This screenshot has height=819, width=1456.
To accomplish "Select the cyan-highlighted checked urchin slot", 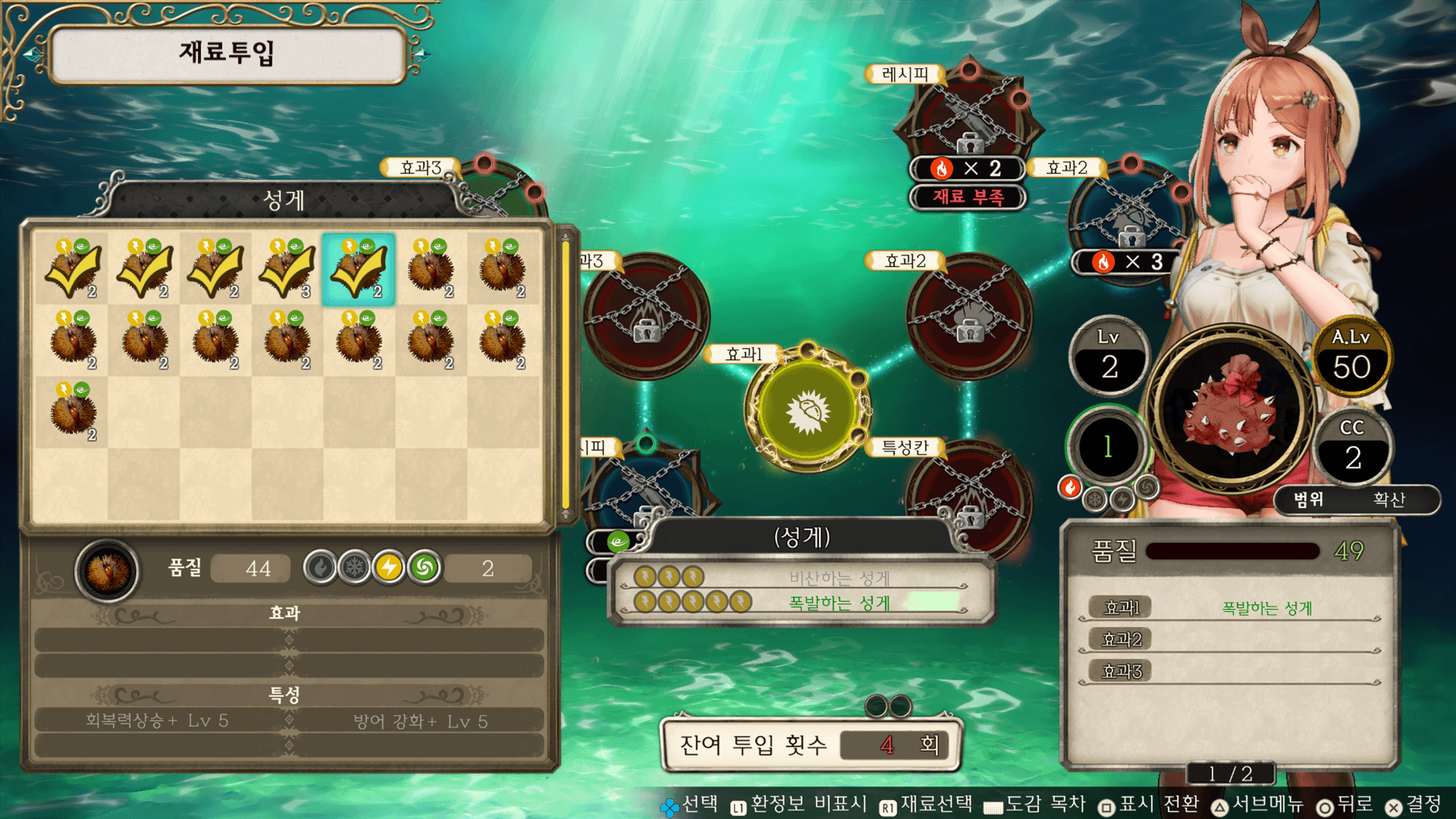I will pyautogui.click(x=358, y=269).
